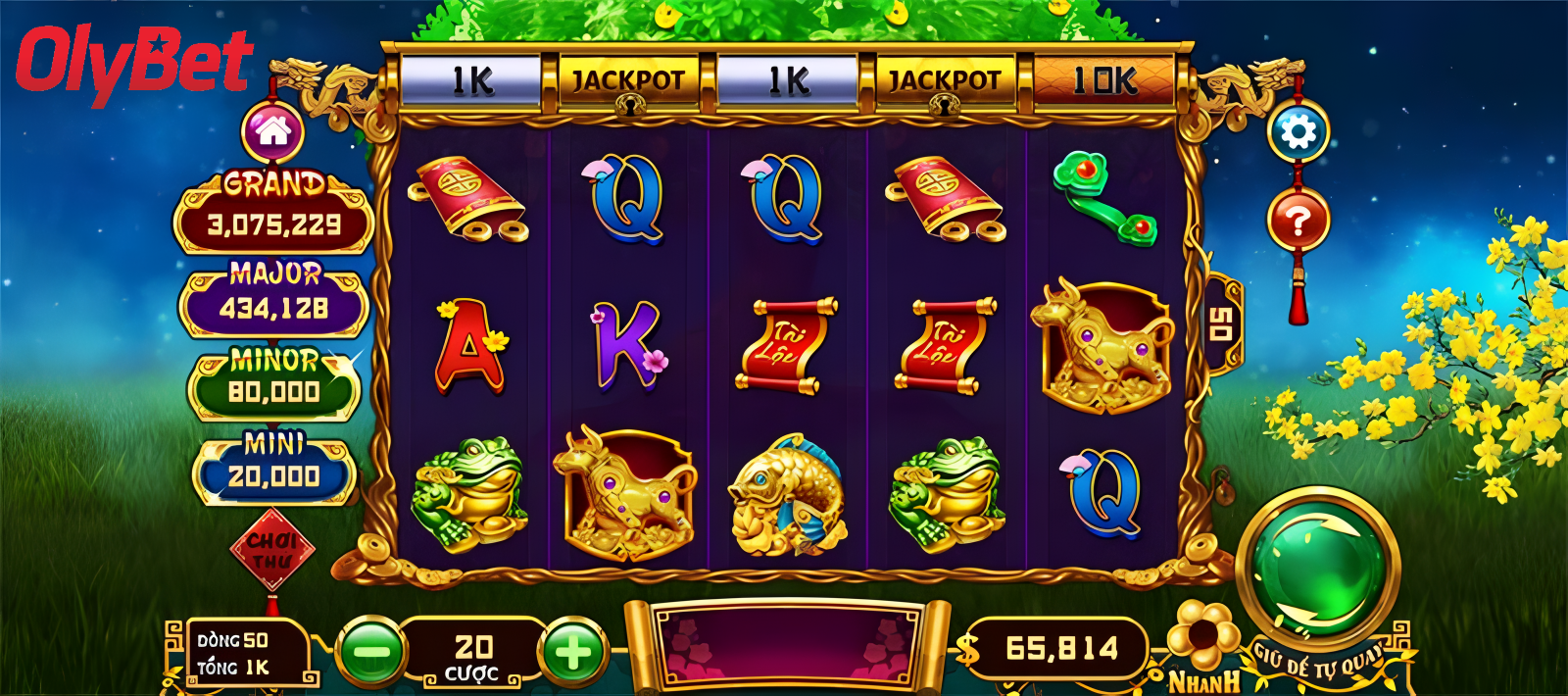1568x696 pixels.
Task: Switch to Chơi Thử trial mode
Action: [x=271, y=551]
